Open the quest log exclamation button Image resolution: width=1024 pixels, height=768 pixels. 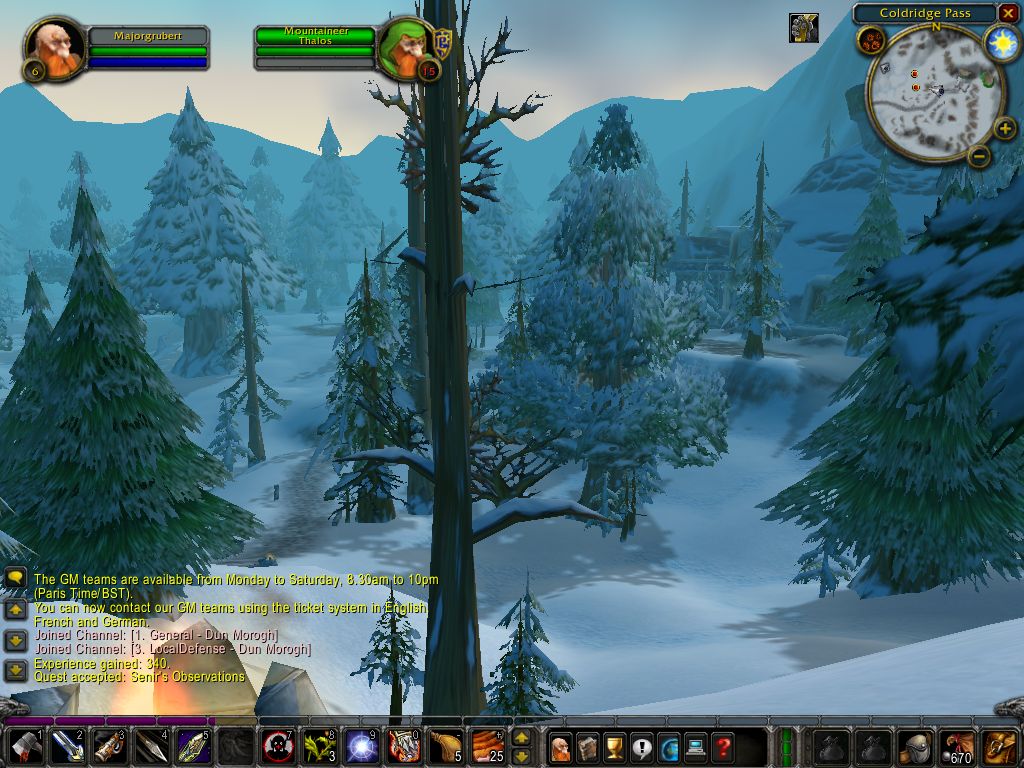[642, 747]
